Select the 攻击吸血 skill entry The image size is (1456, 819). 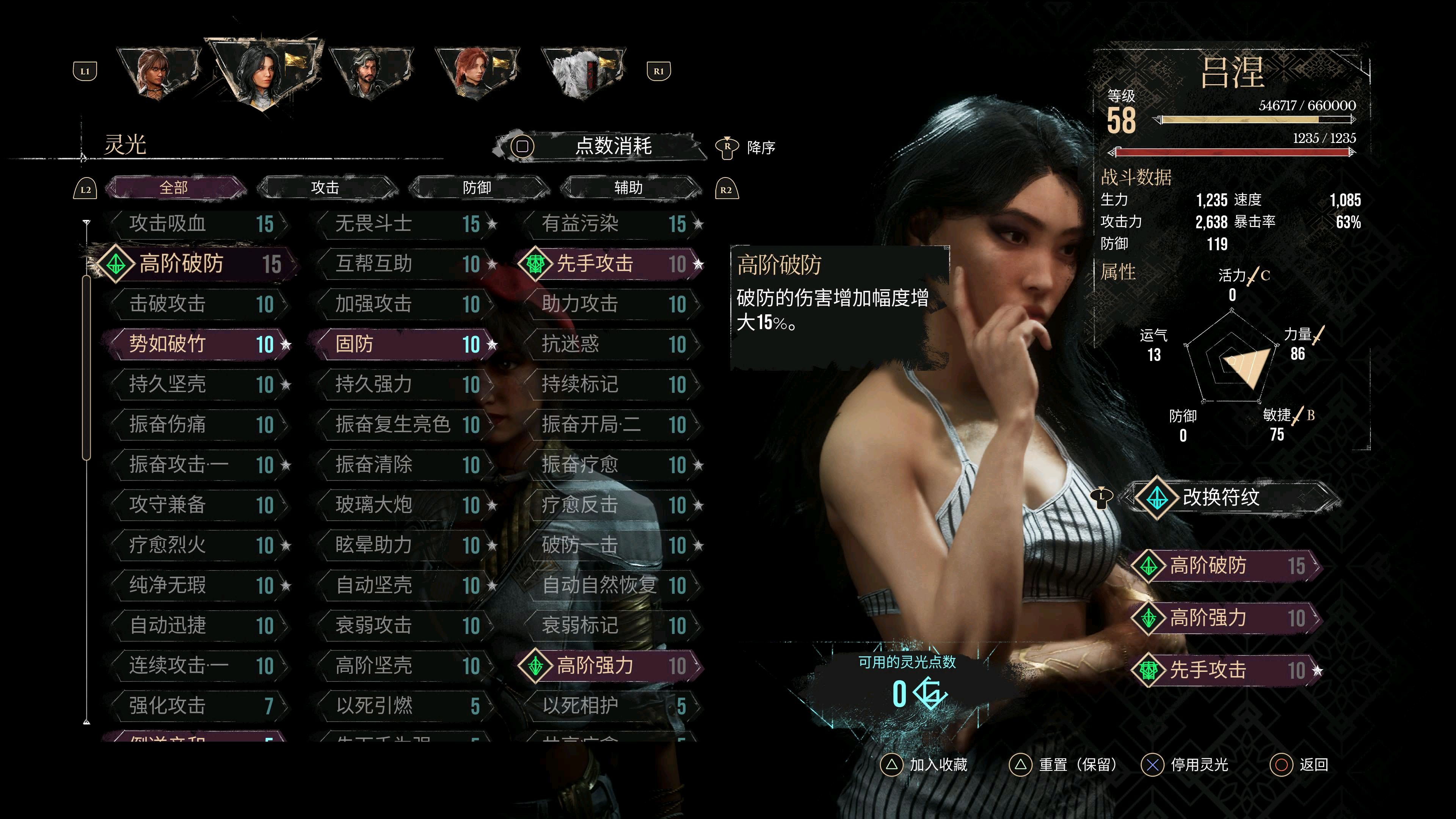[x=198, y=224]
